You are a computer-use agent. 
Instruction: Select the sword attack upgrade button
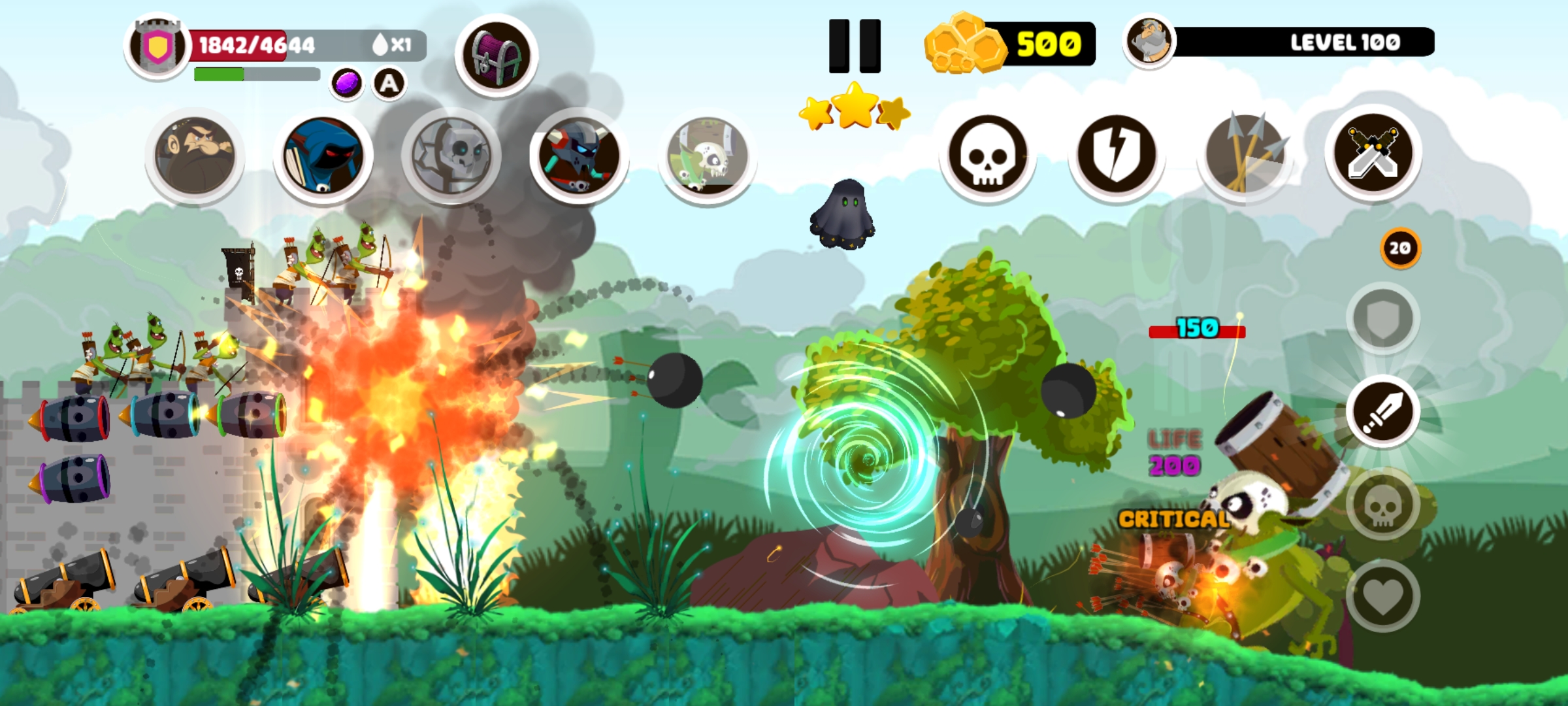tap(1382, 412)
